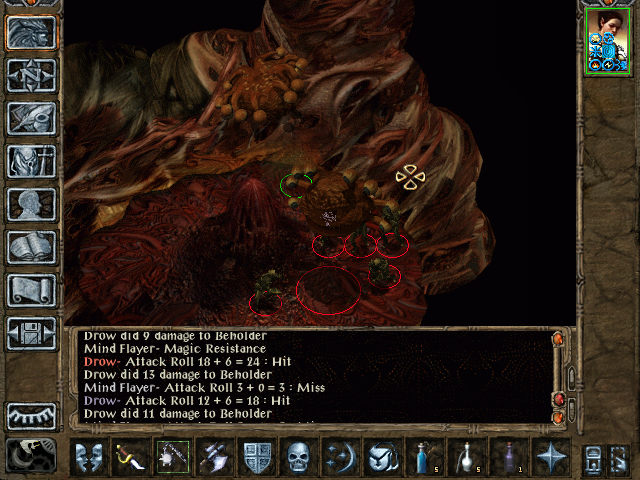Viewport: 640px width, 480px height.
Task: Open the area map with the compass button
Action: [x=31, y=73]
